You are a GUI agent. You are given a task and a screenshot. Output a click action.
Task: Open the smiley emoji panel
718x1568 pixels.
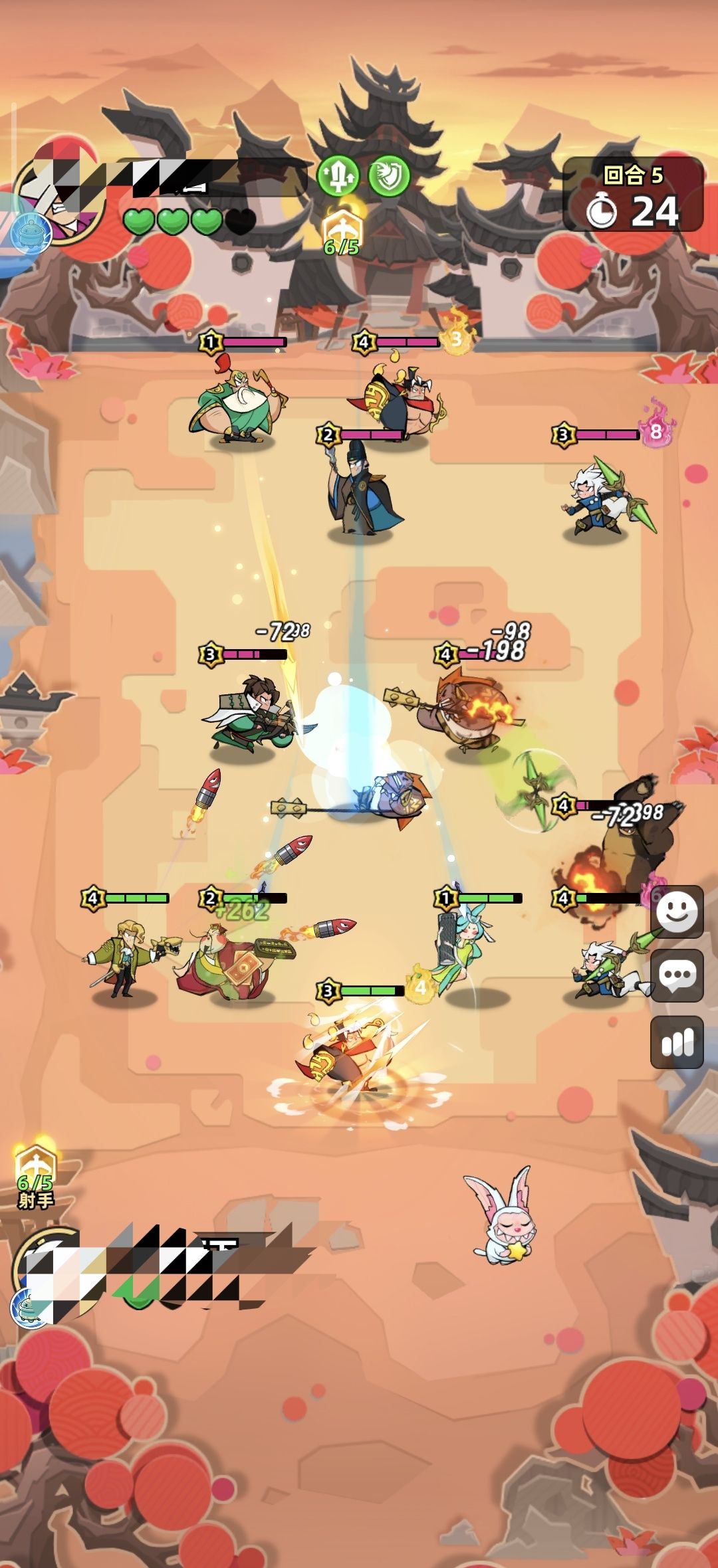[x=676, y=912]
